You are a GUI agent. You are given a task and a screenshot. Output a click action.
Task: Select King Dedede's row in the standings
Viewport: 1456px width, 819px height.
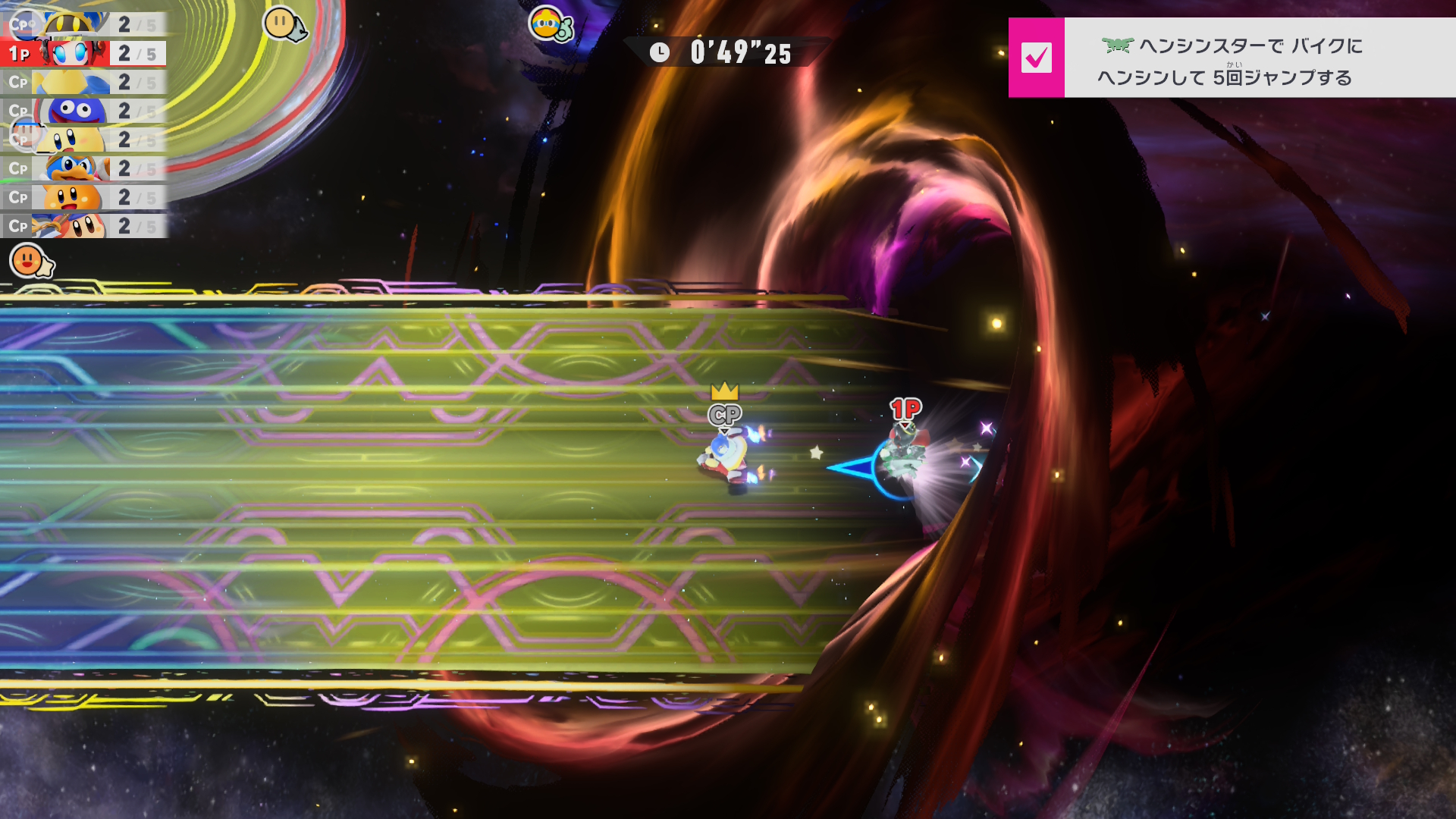click(x=83, y=168)
